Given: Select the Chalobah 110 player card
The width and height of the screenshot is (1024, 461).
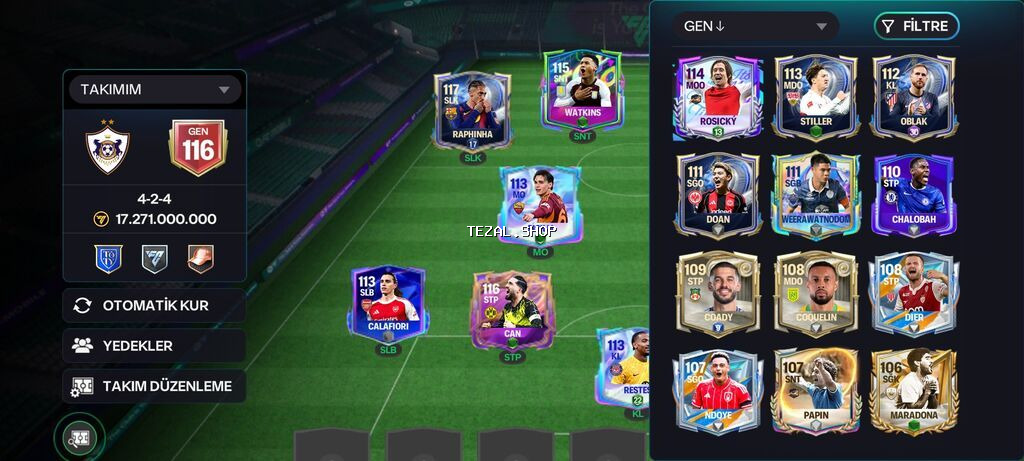Looking at the screenshot, I should tap(913, 195).
